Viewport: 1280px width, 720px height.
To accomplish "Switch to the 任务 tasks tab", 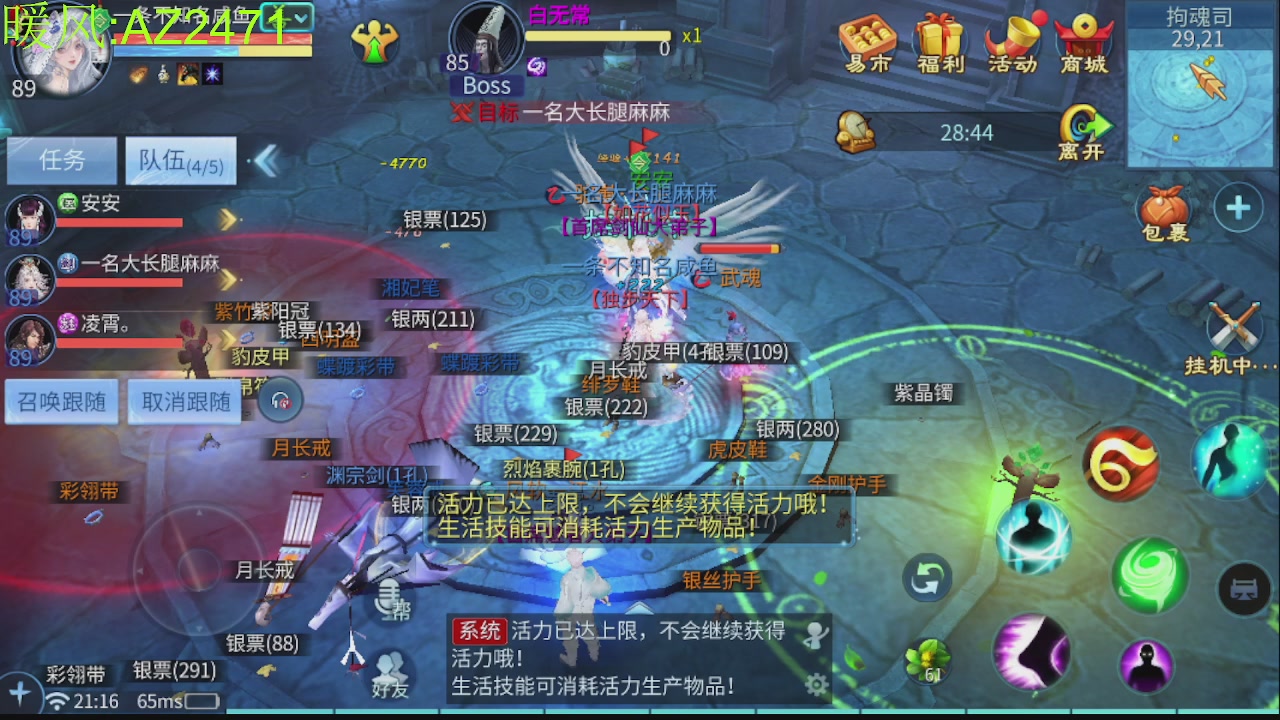I will point(60,161).
